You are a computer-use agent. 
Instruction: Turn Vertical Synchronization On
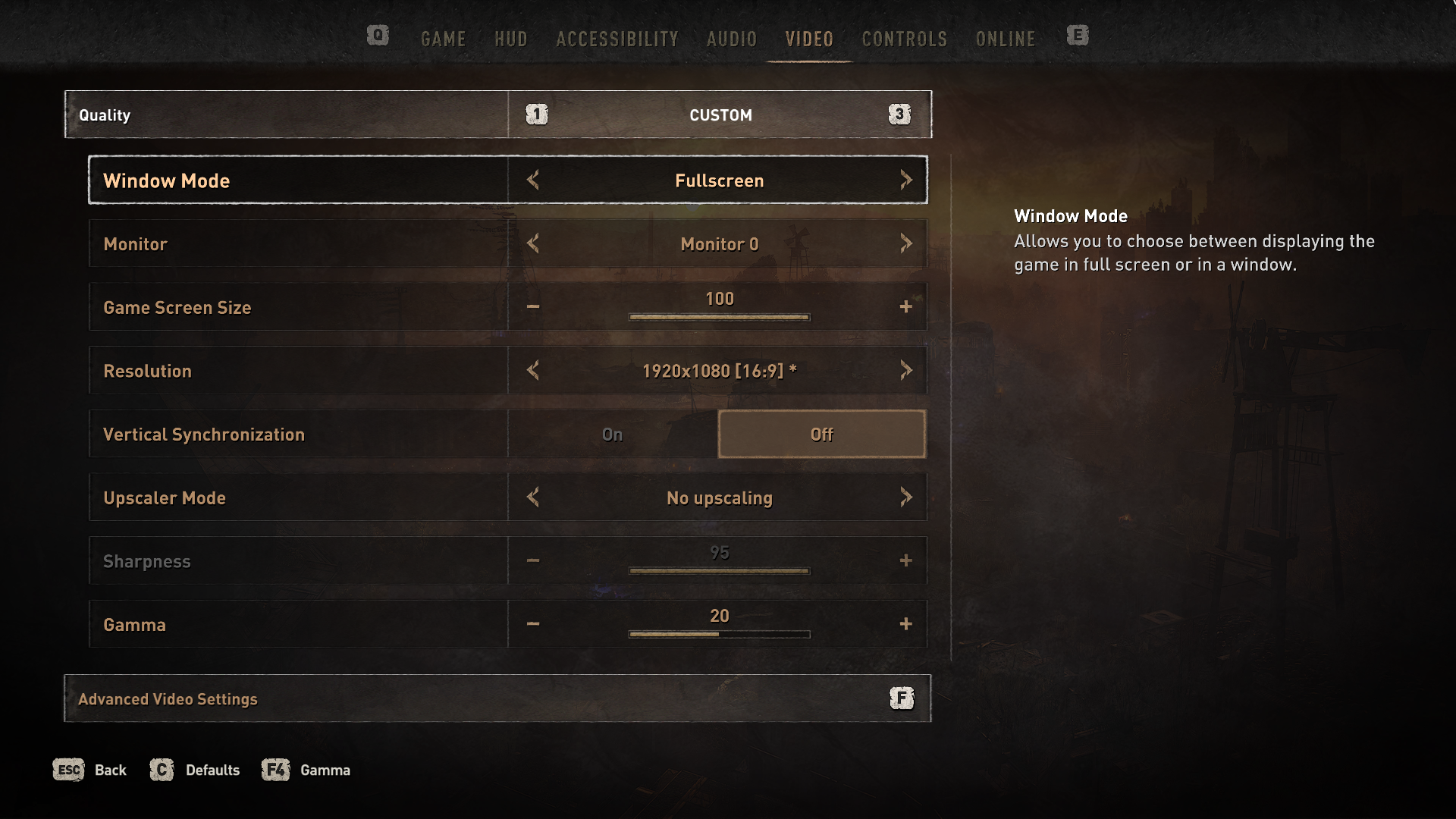click(612, 435)
